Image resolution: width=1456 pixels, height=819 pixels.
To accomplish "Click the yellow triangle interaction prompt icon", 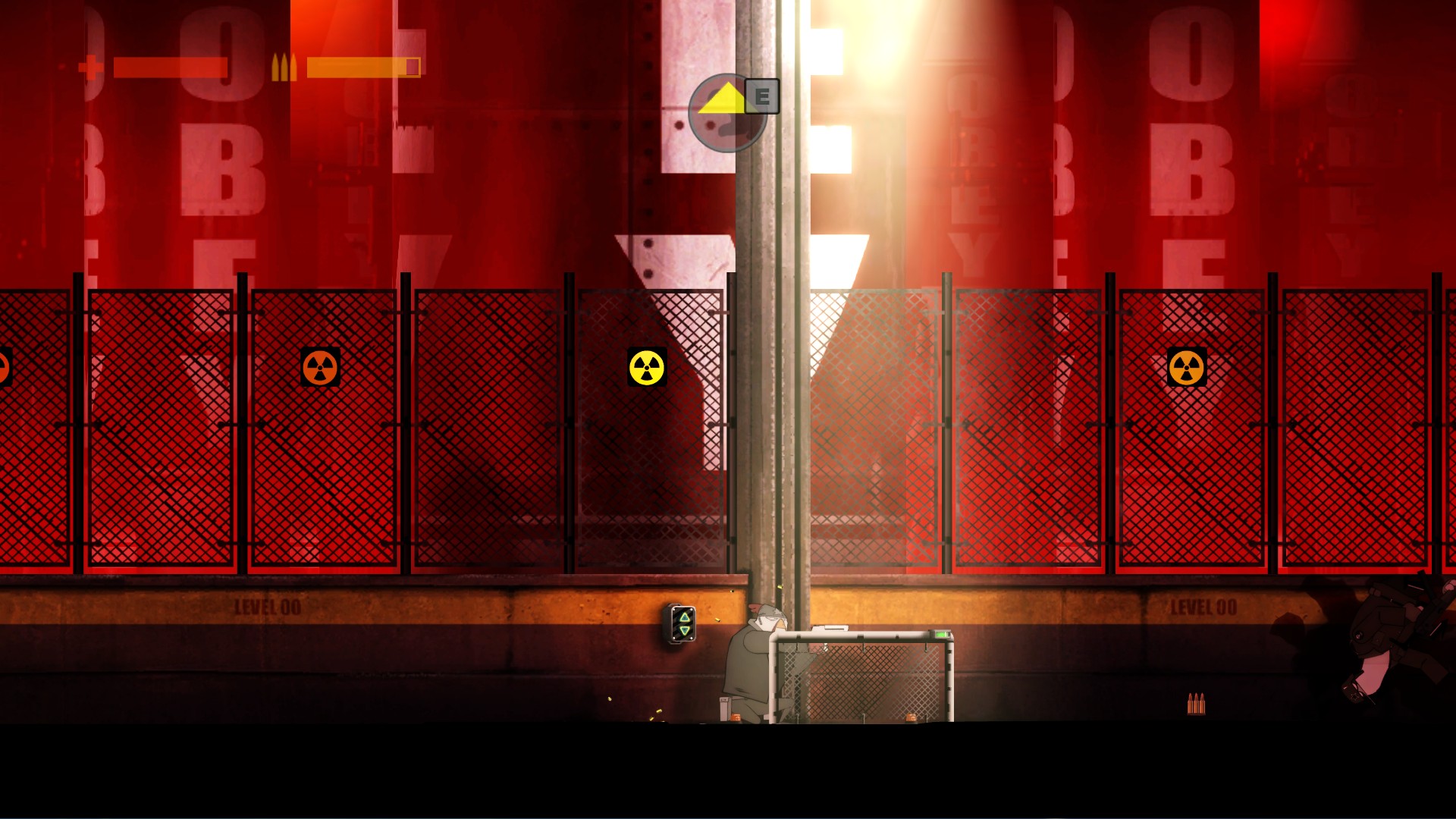I will 722,97.
